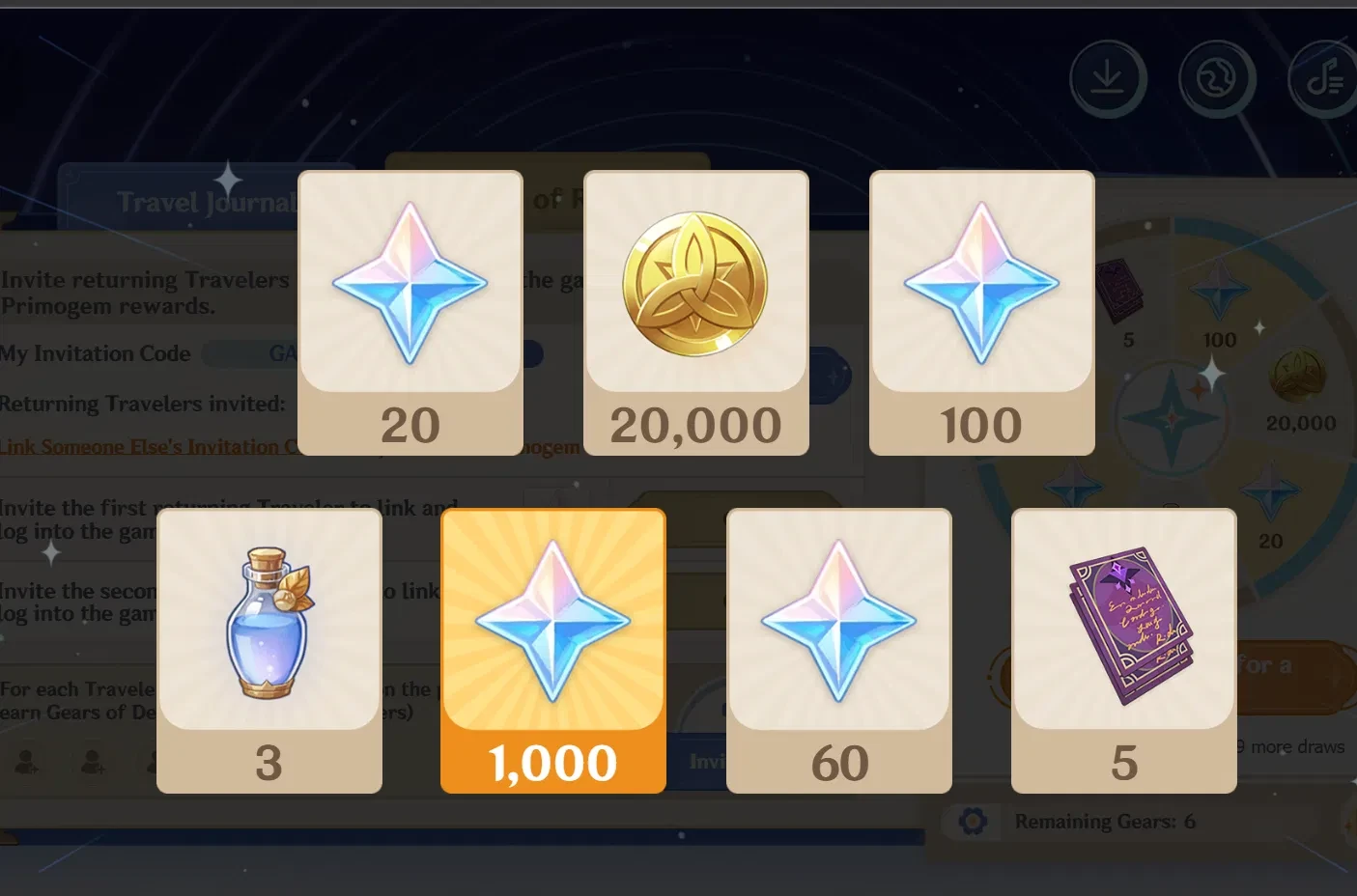Click the gear icon beside Remaining Gears

point(974,821)
